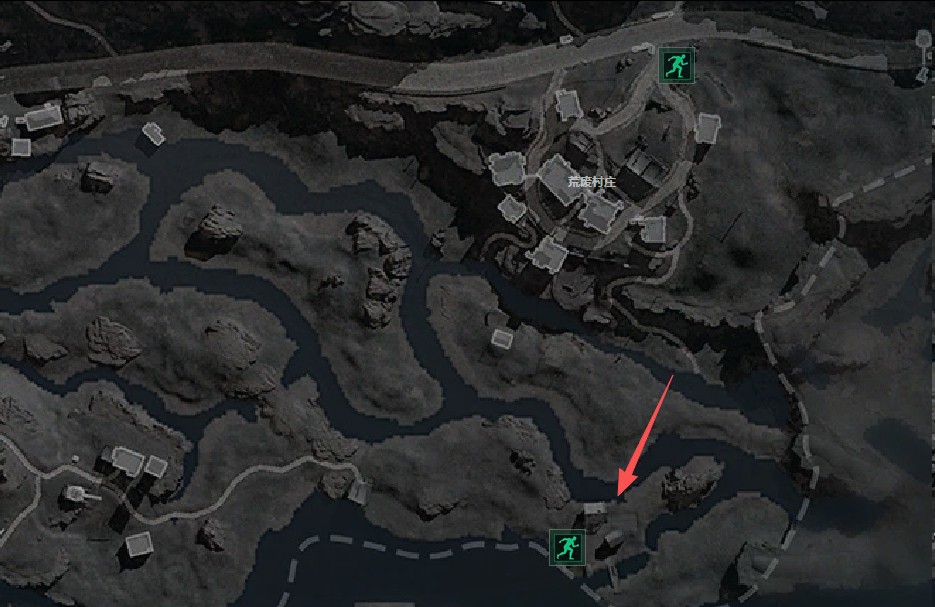
Task: Click the extraction marker beside the red arrow tip
Action: point(568,546)
